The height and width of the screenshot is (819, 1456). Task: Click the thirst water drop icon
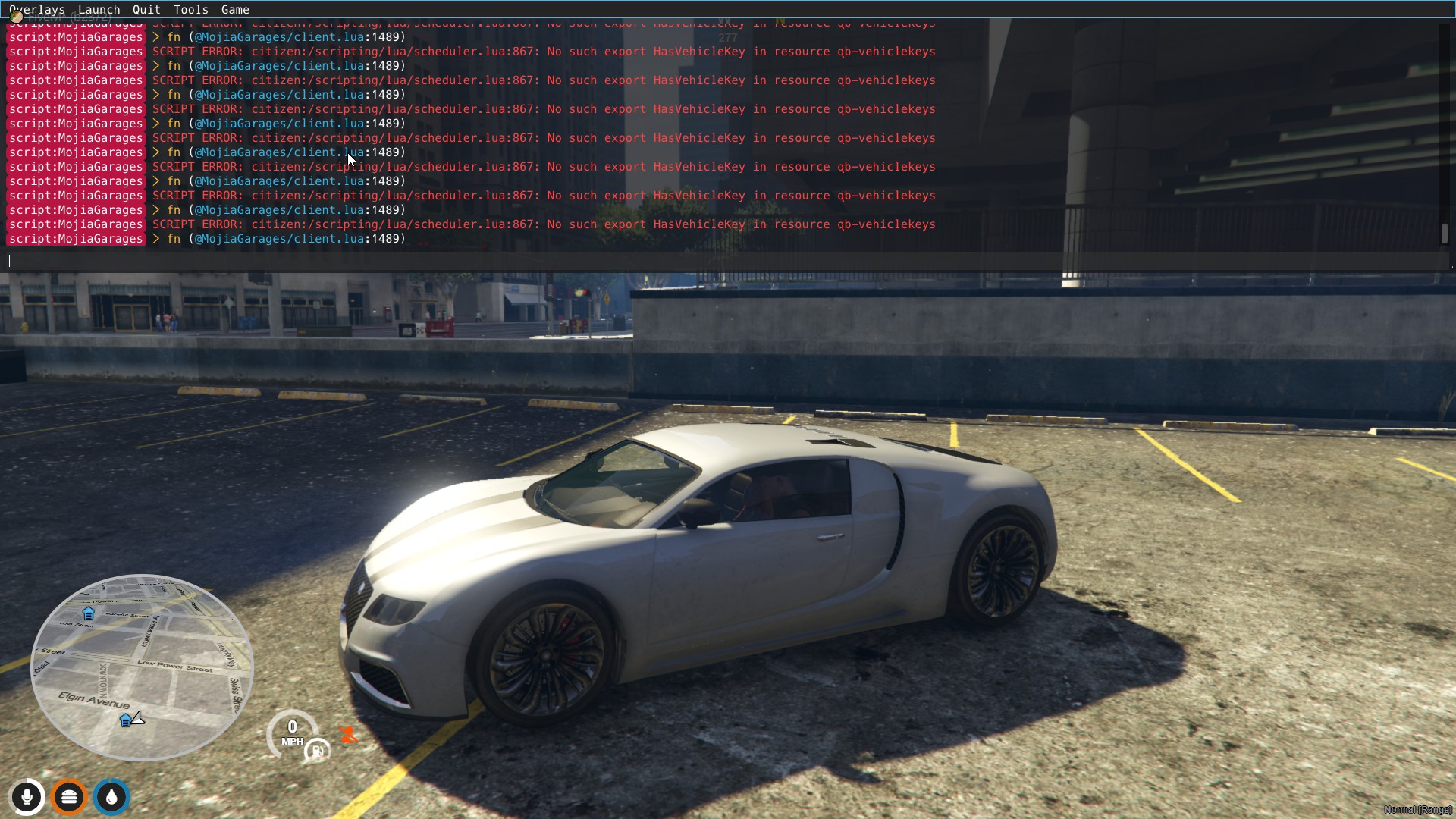pos(111,797)
